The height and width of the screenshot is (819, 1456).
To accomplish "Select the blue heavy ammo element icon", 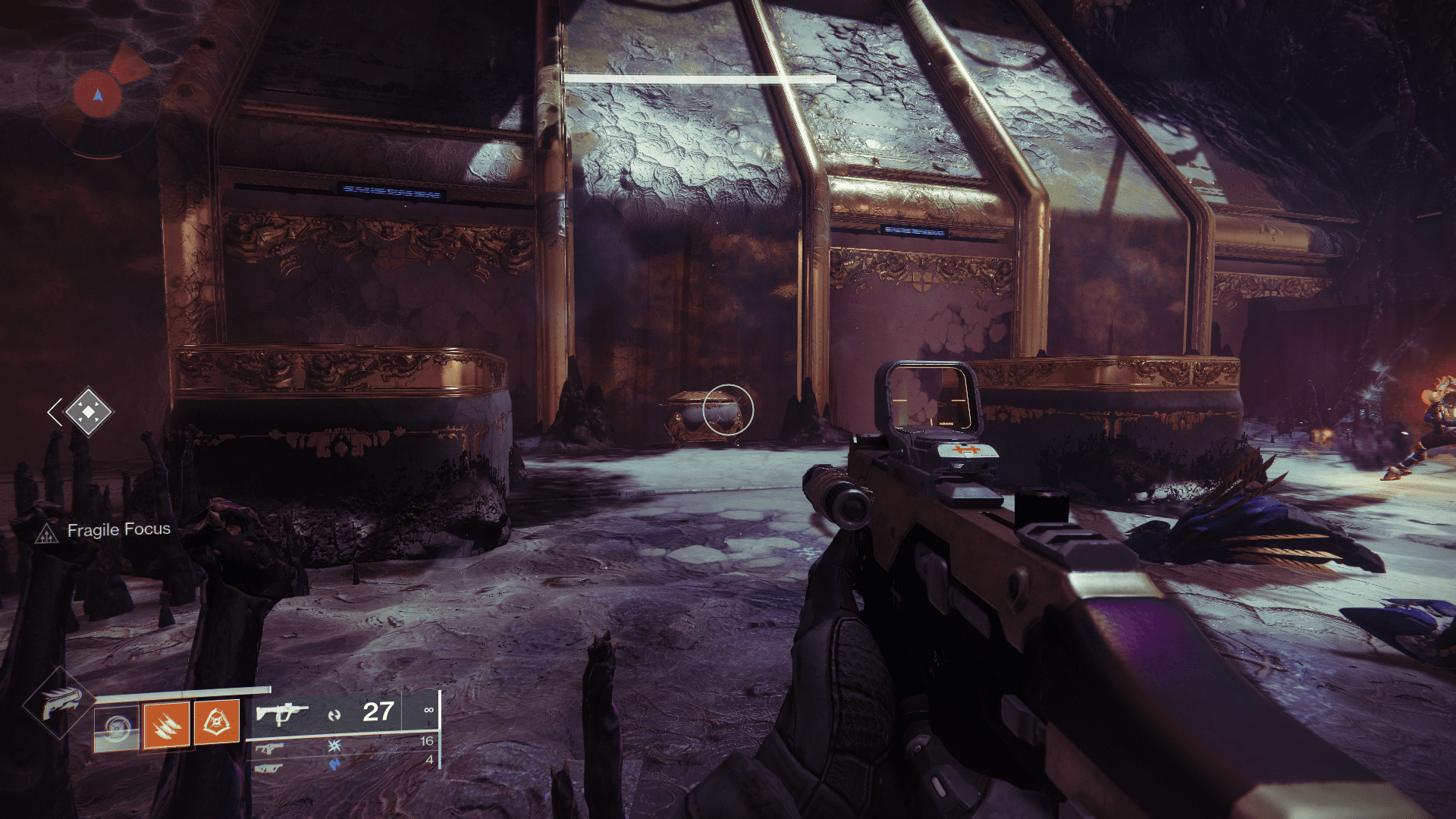I will point(334,766).
